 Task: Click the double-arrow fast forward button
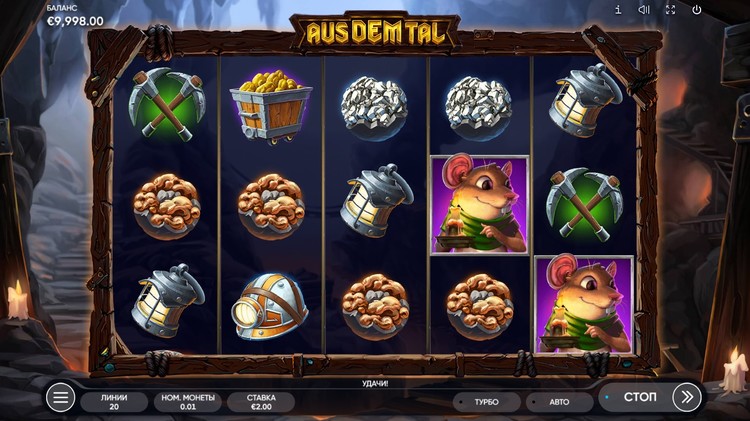(687, 397)
